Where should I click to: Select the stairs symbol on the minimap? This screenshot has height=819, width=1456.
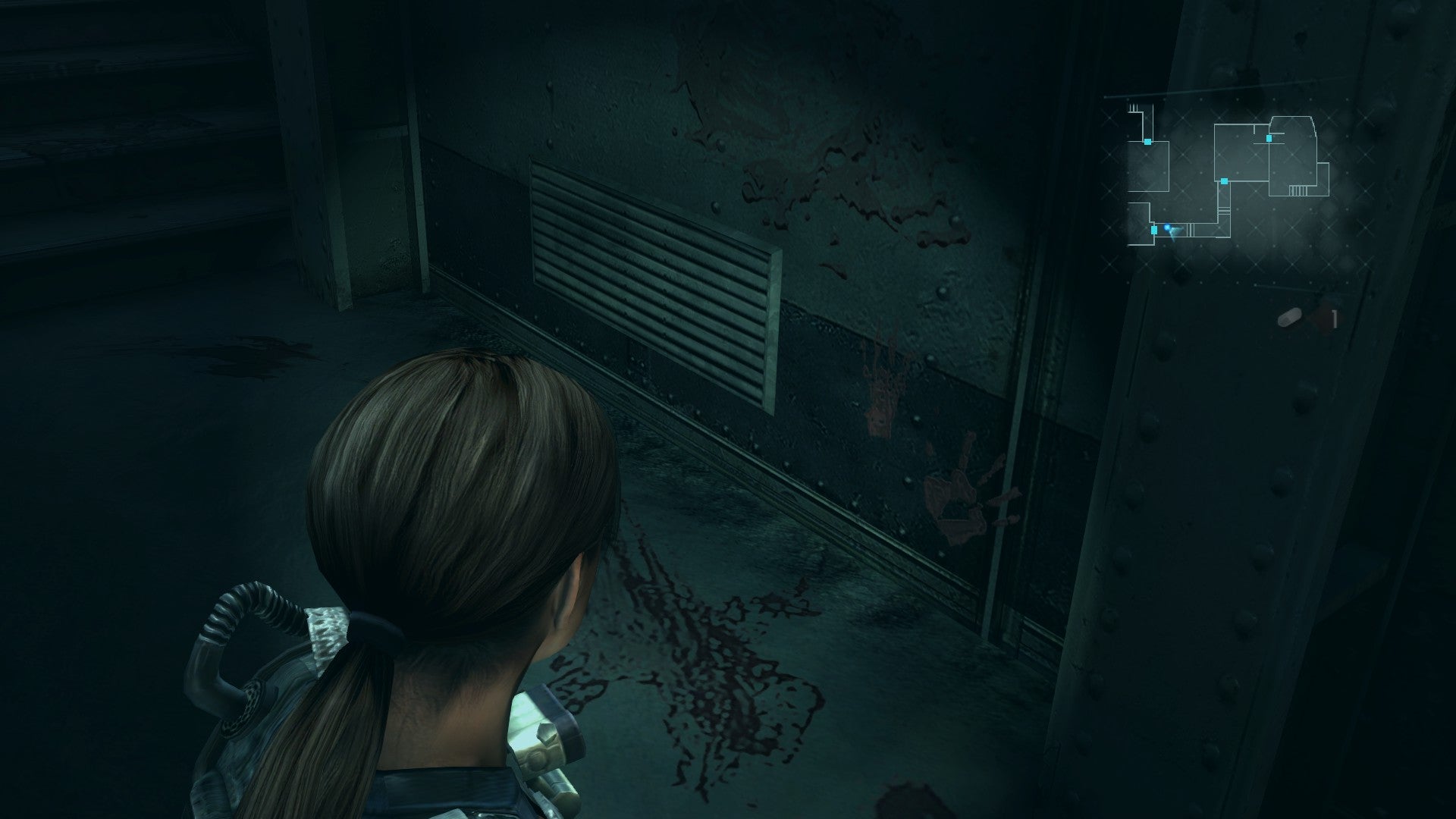pos(1298,190)
